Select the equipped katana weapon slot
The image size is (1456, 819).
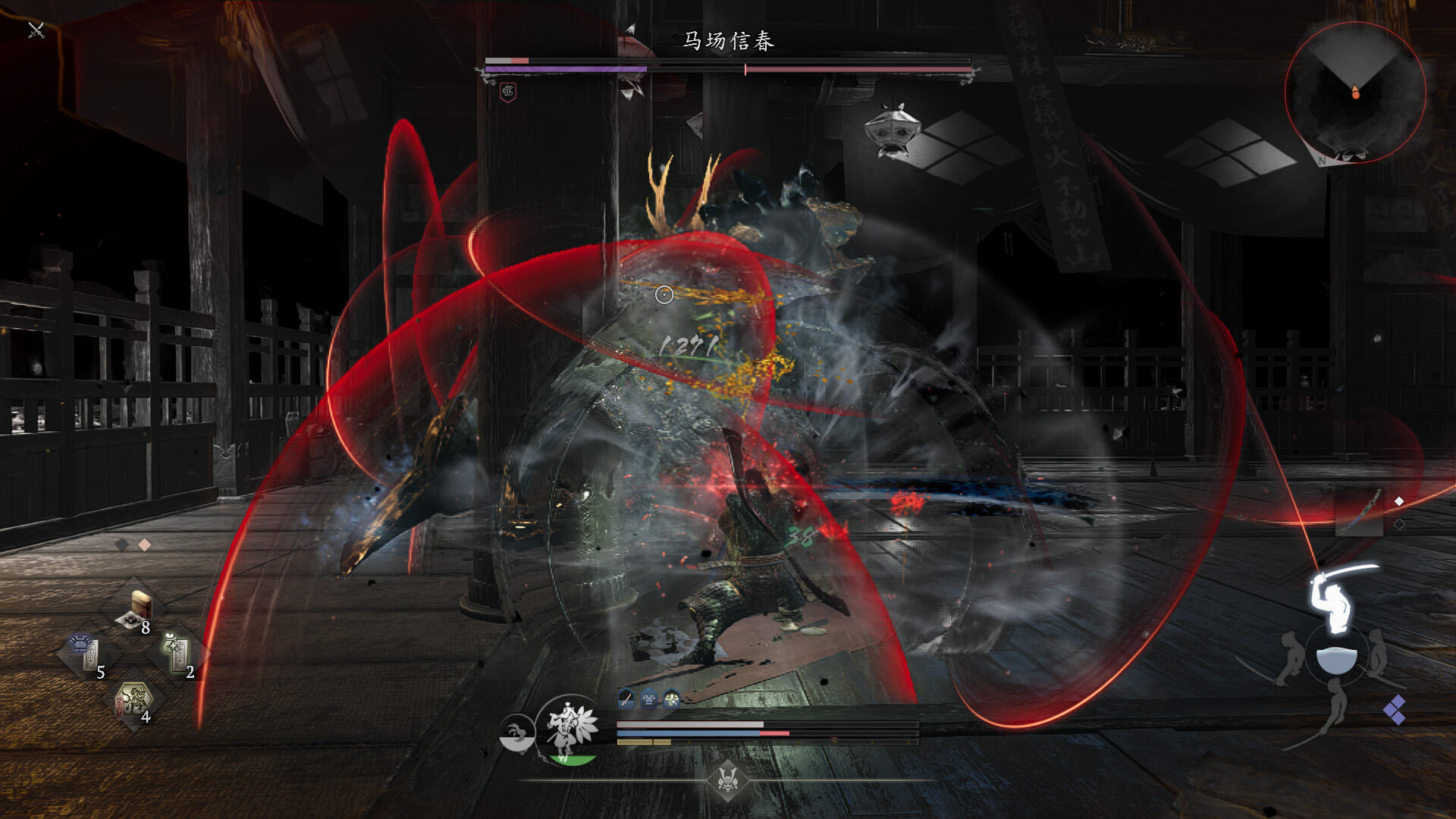point(1359,512)
